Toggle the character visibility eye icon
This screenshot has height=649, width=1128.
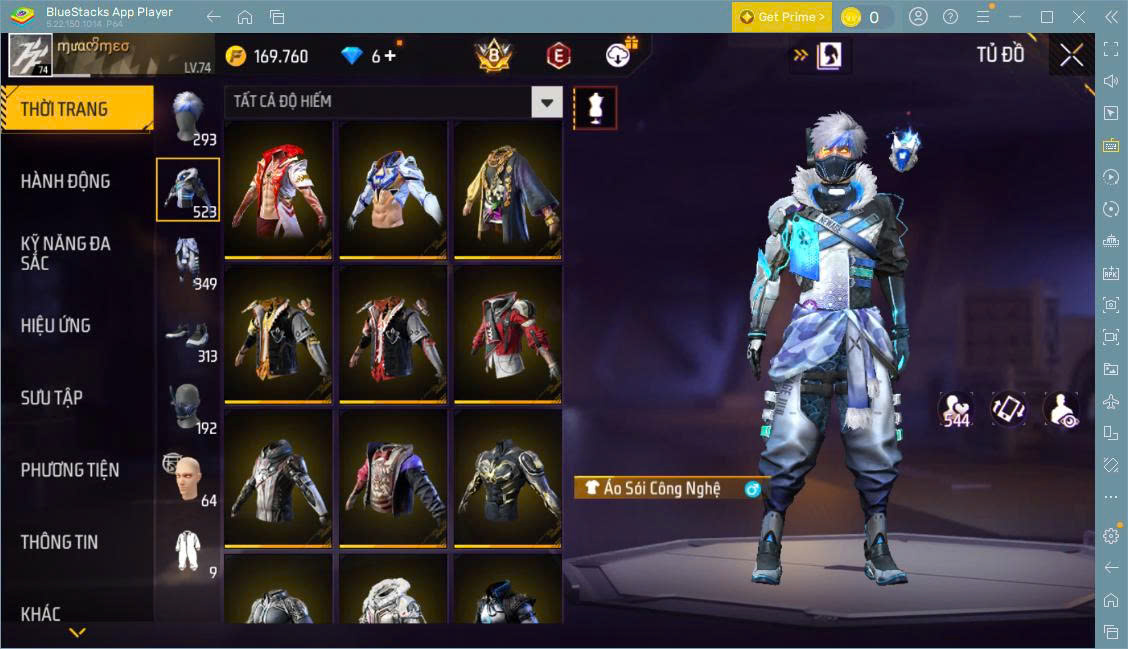pos(1060,410)
